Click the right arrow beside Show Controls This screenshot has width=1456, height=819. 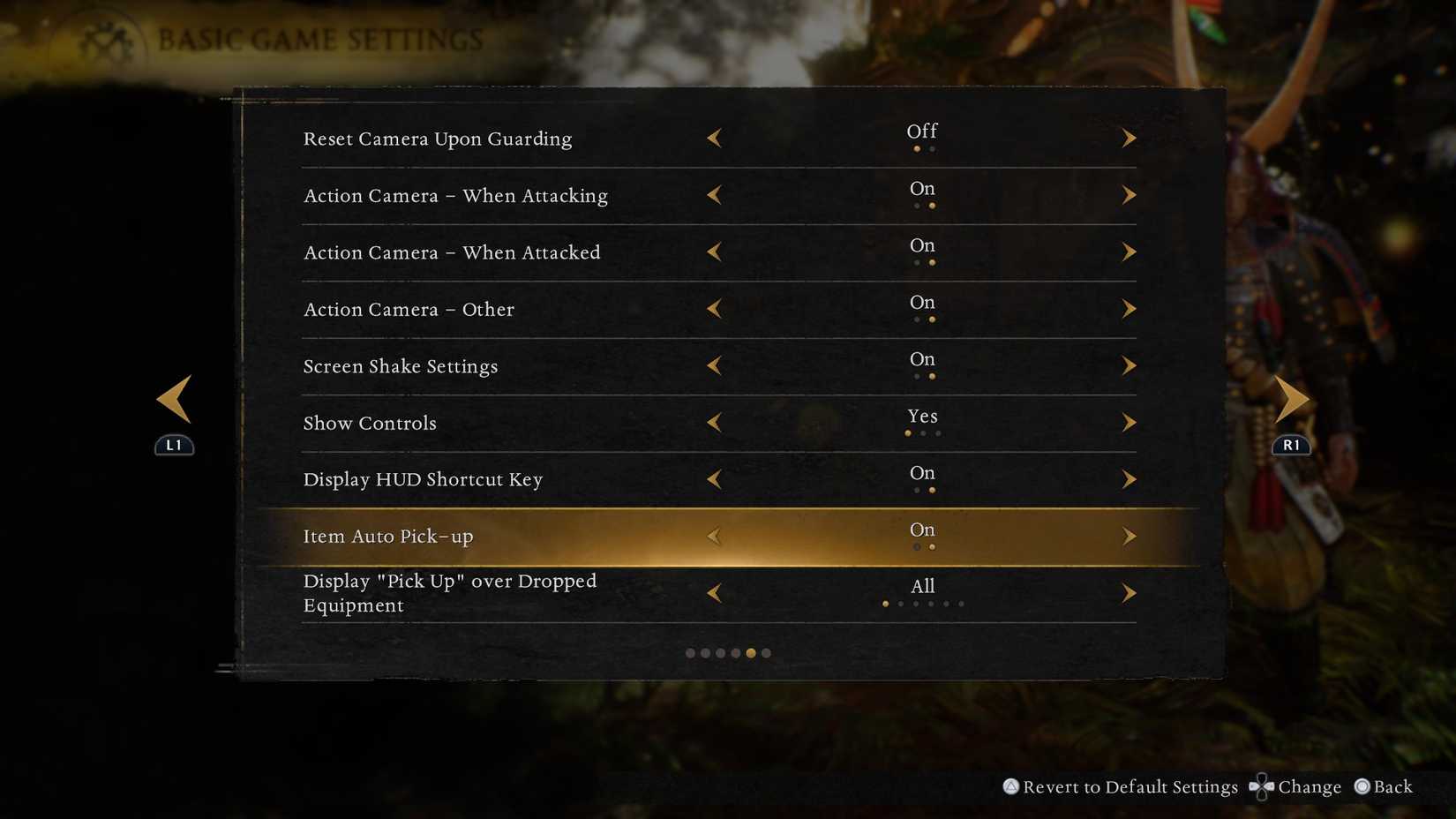click(x=1130, y=422)
